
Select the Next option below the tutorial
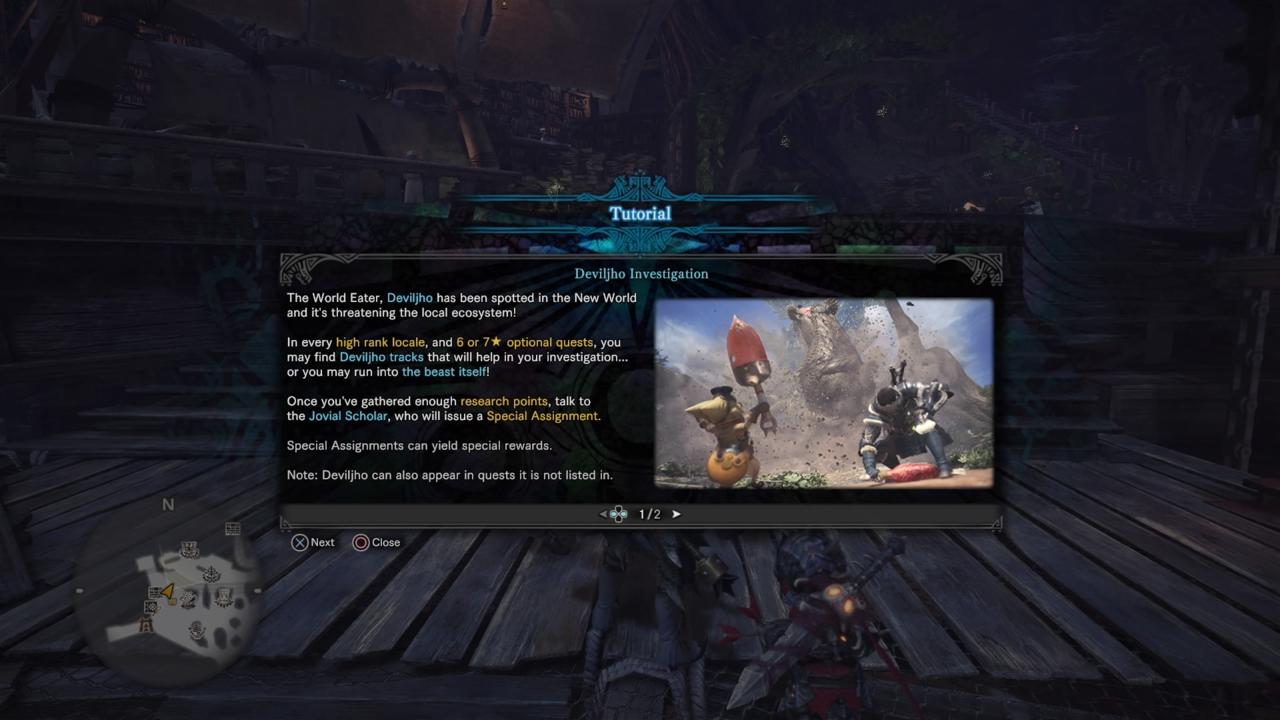(312, 542)
